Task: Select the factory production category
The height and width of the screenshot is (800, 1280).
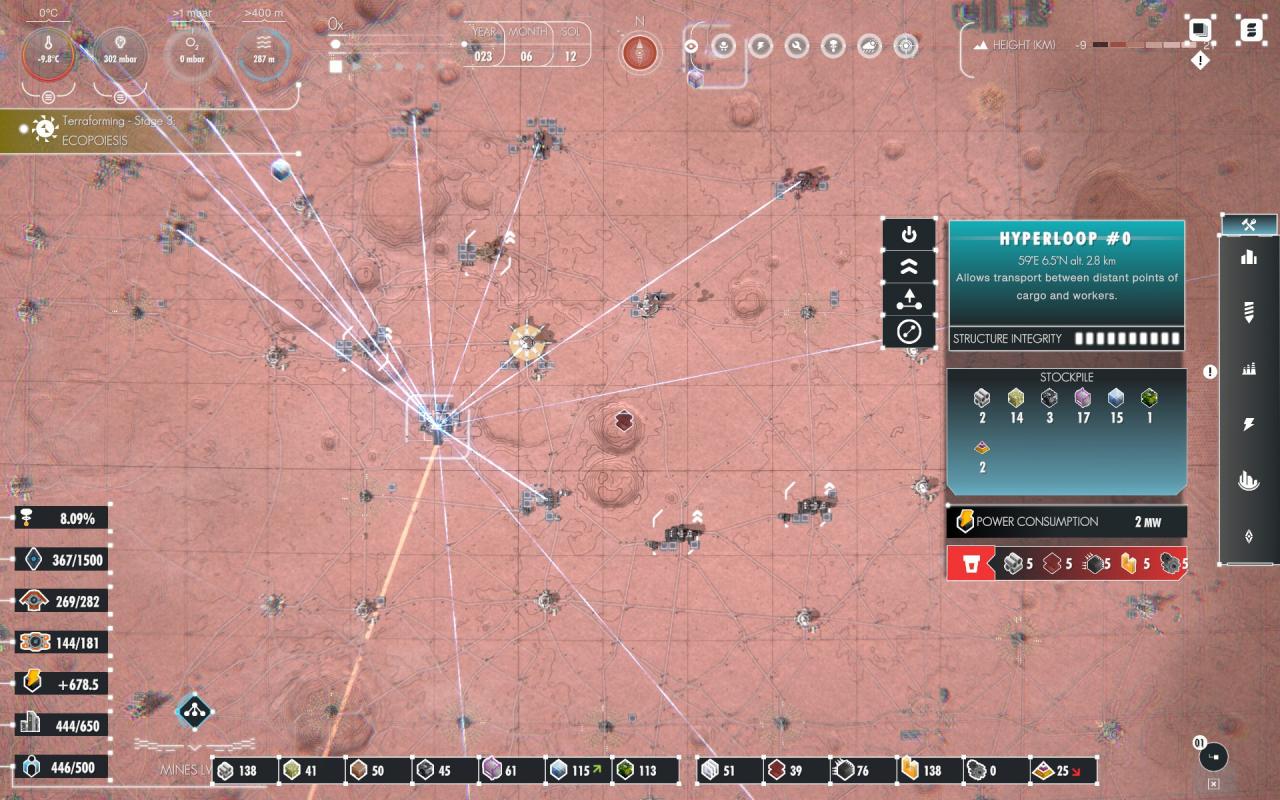Action: [x=1249, y=369]
